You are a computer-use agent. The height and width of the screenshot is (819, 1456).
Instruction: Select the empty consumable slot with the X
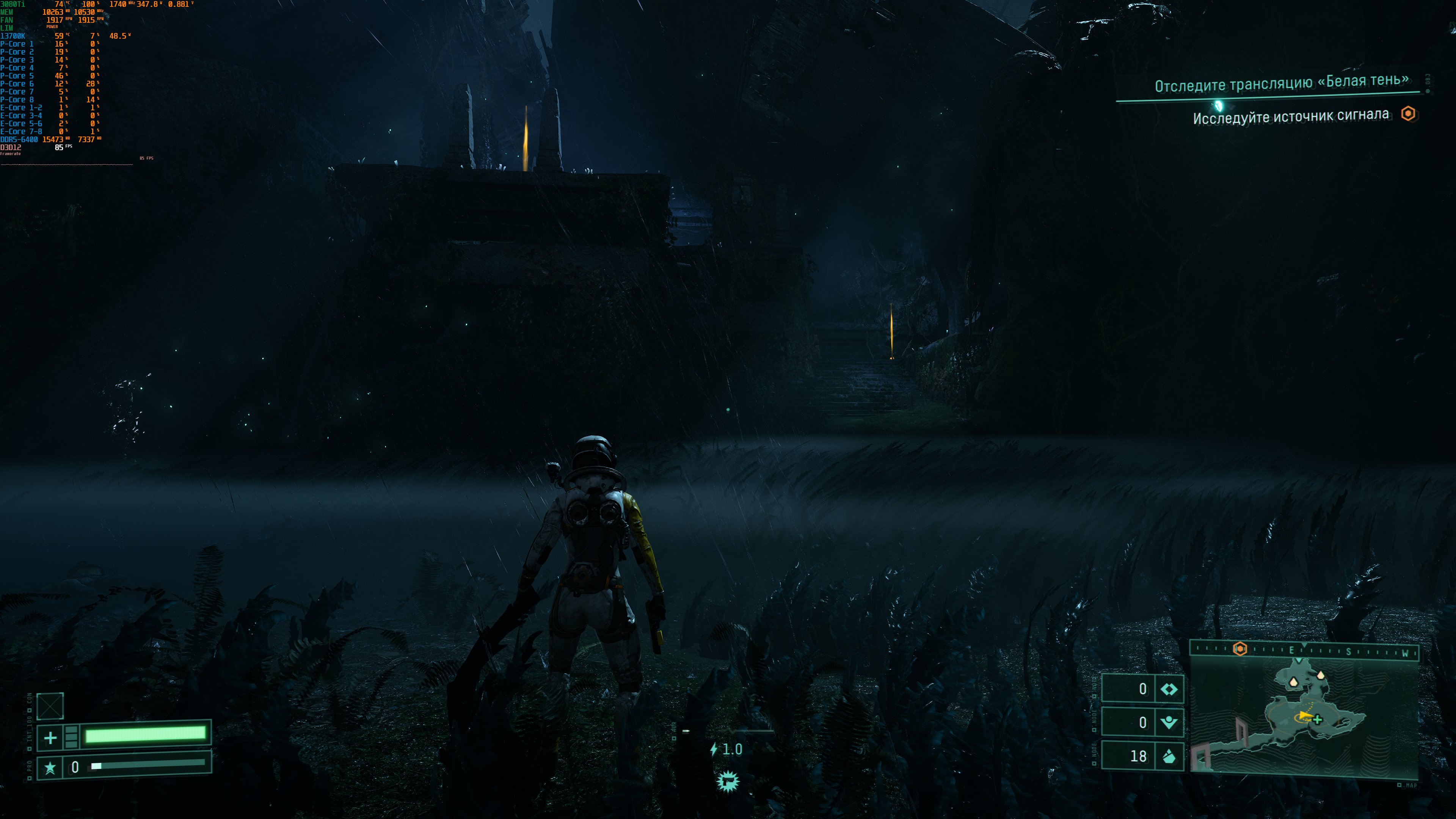click(x=50, y=706)
